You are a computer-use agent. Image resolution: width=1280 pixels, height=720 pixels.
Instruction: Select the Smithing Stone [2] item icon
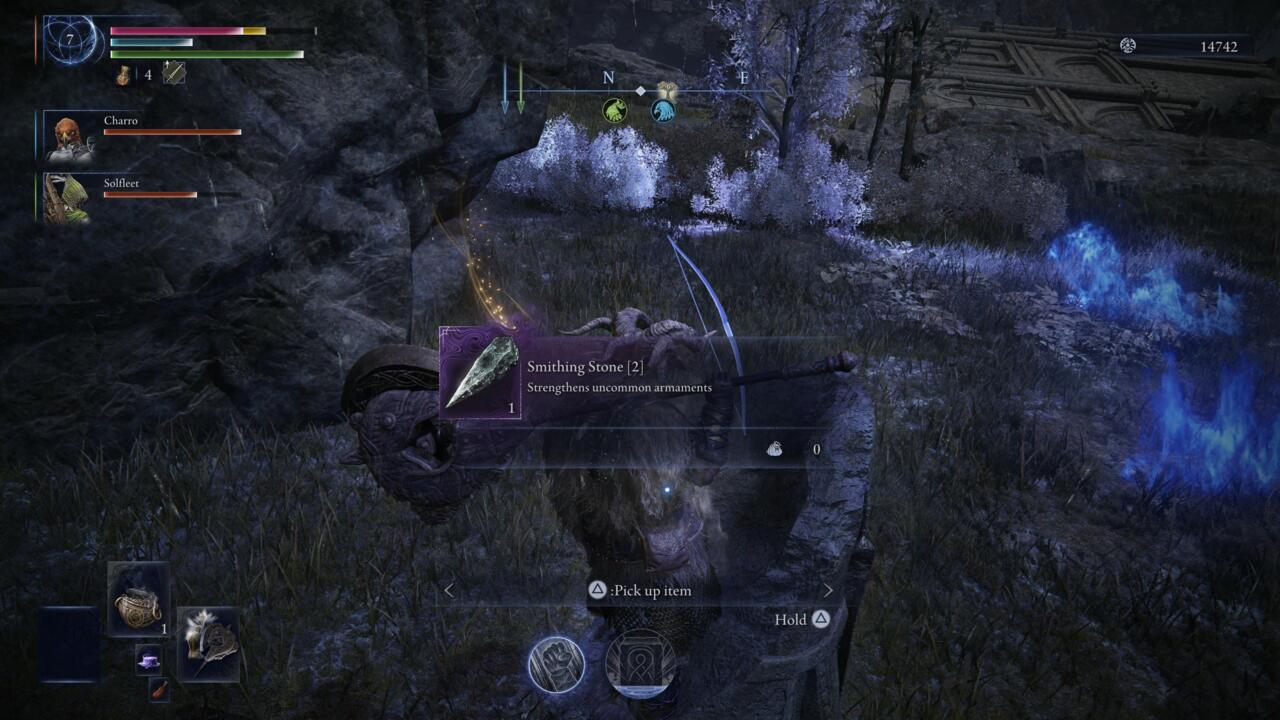click(481, 372)
